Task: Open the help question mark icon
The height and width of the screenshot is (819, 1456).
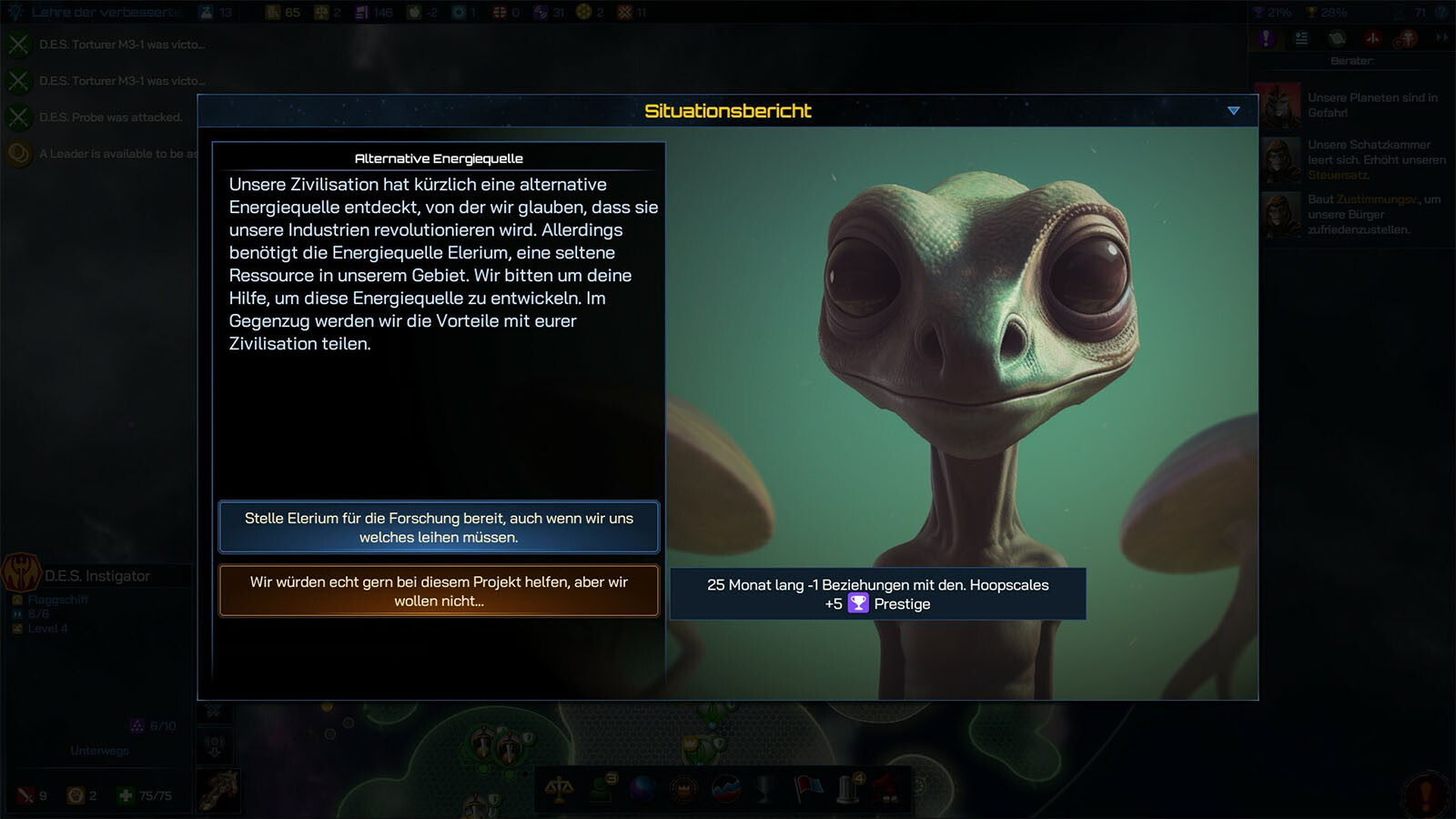Action: click(1442, 13)
